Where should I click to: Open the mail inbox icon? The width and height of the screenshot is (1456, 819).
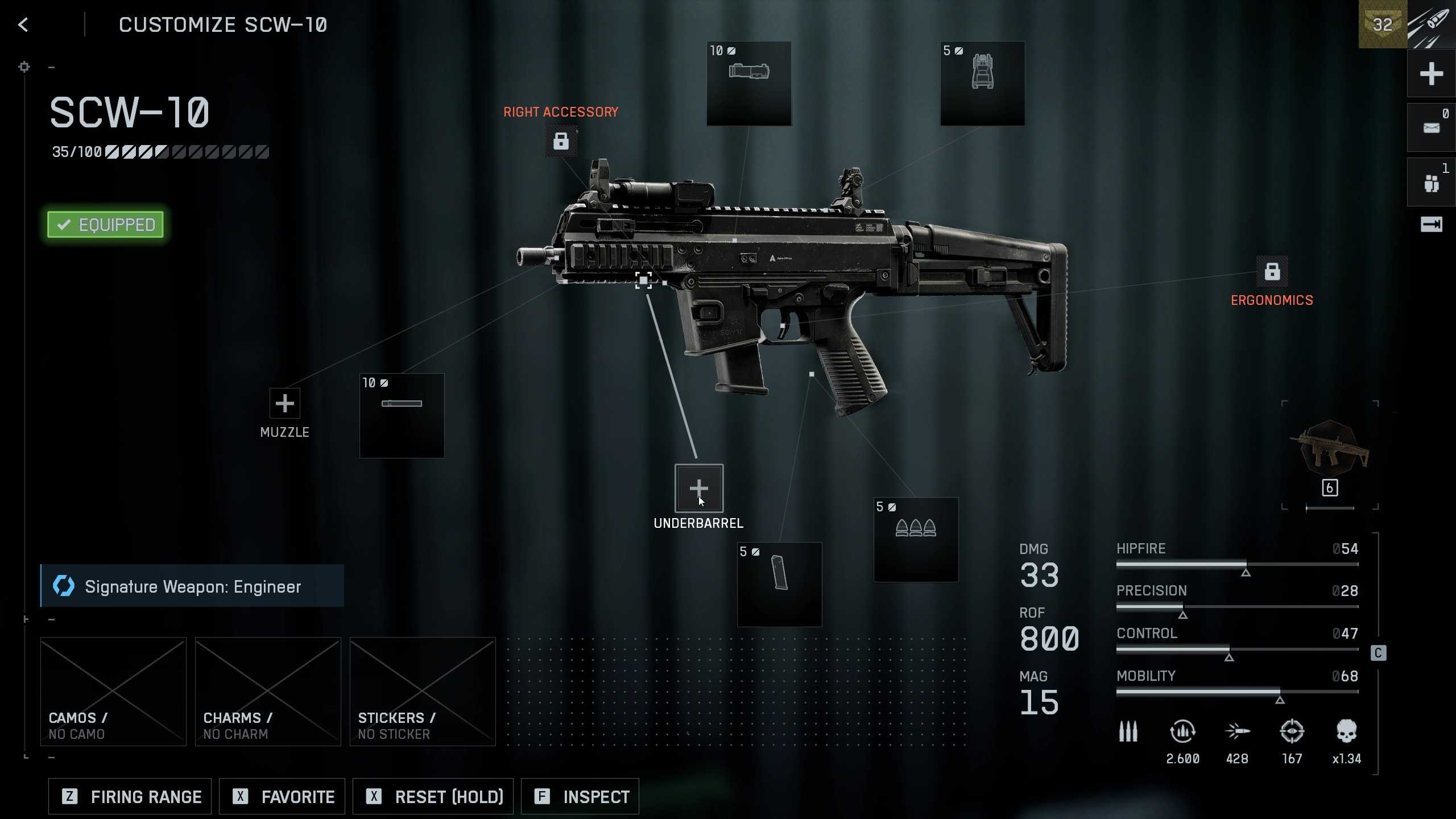point(1431,126)
